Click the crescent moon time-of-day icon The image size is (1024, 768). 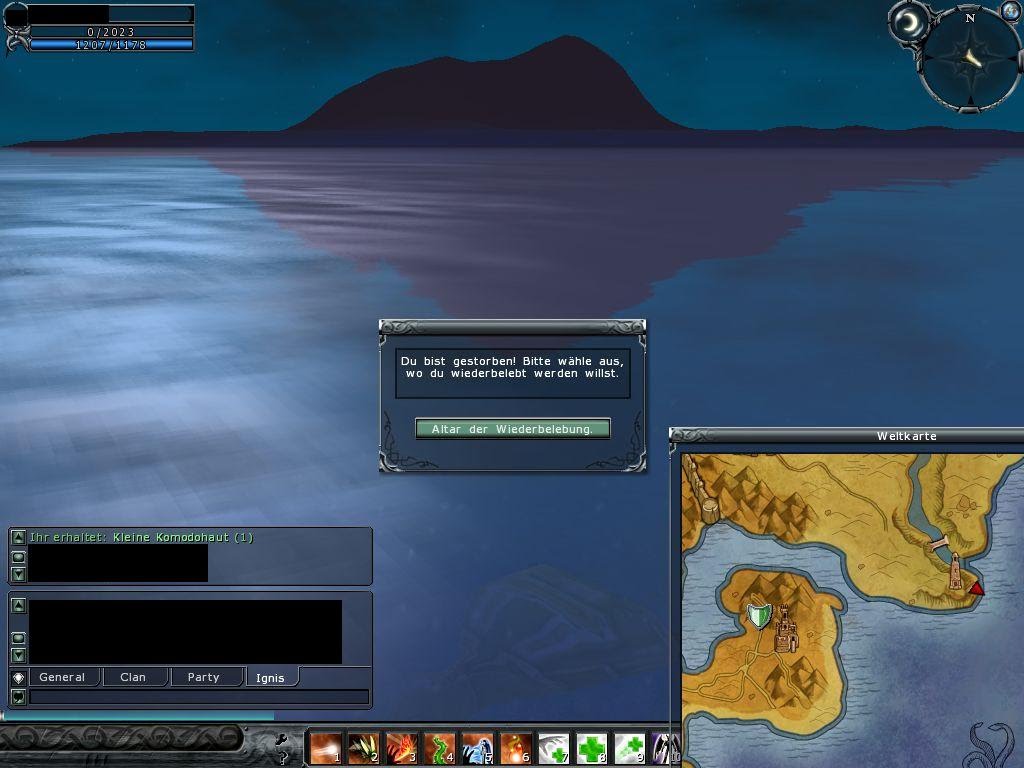pyautogui.click(x=909, y=22)
